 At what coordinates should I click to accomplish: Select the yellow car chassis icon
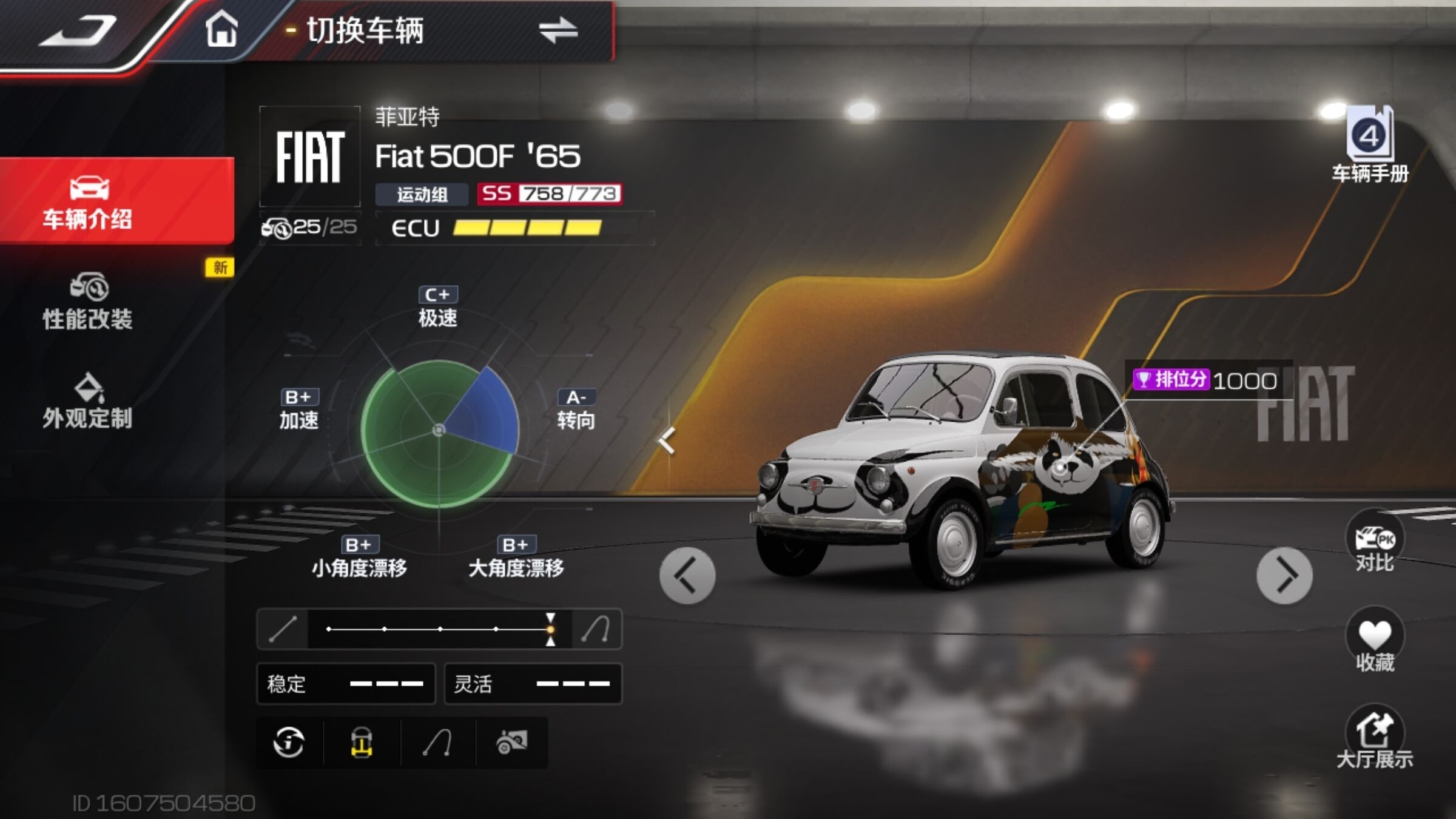tap(362, 743)
